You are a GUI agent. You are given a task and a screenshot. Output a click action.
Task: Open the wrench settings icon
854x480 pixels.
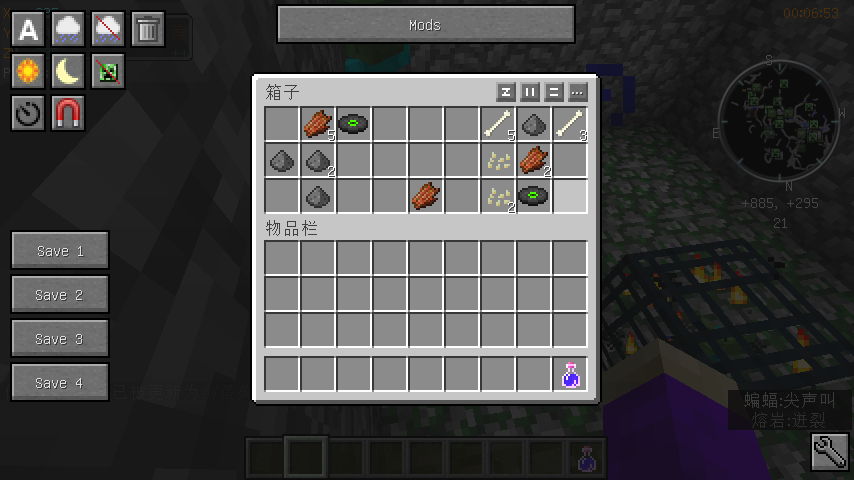click(829, 453)
